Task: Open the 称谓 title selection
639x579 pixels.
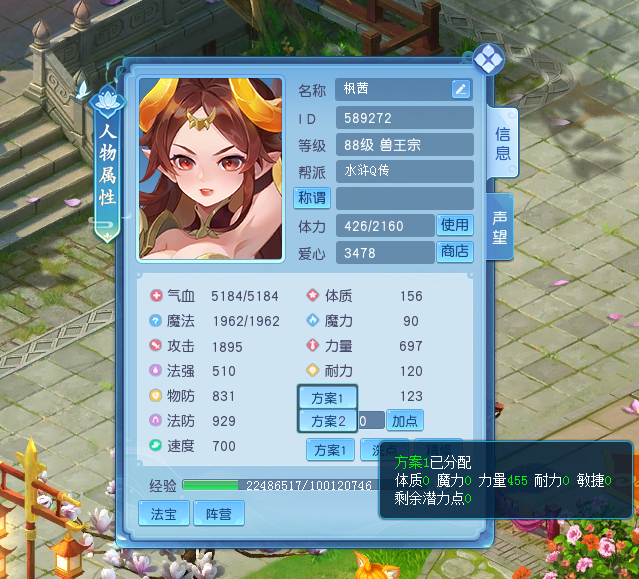Action: (311, 198)
